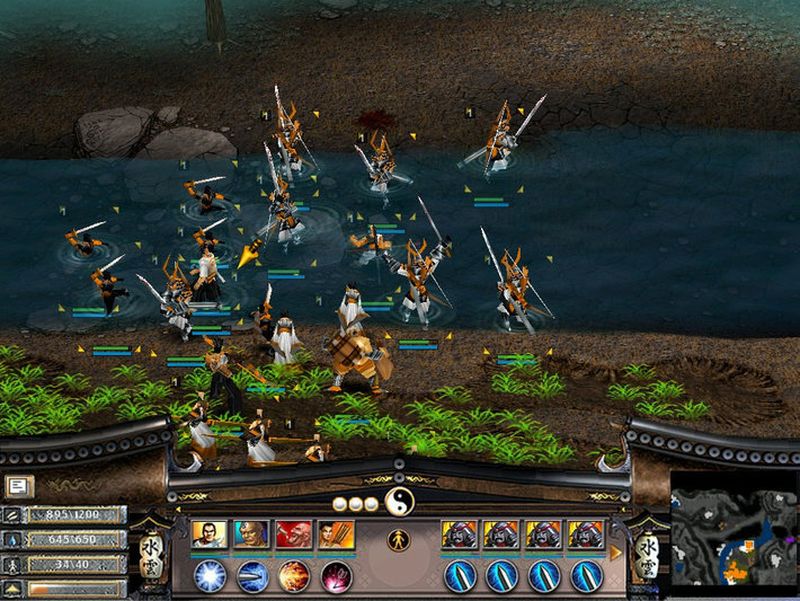Activate the white-blue energy burst ability
800x601 pixels.
210,576
